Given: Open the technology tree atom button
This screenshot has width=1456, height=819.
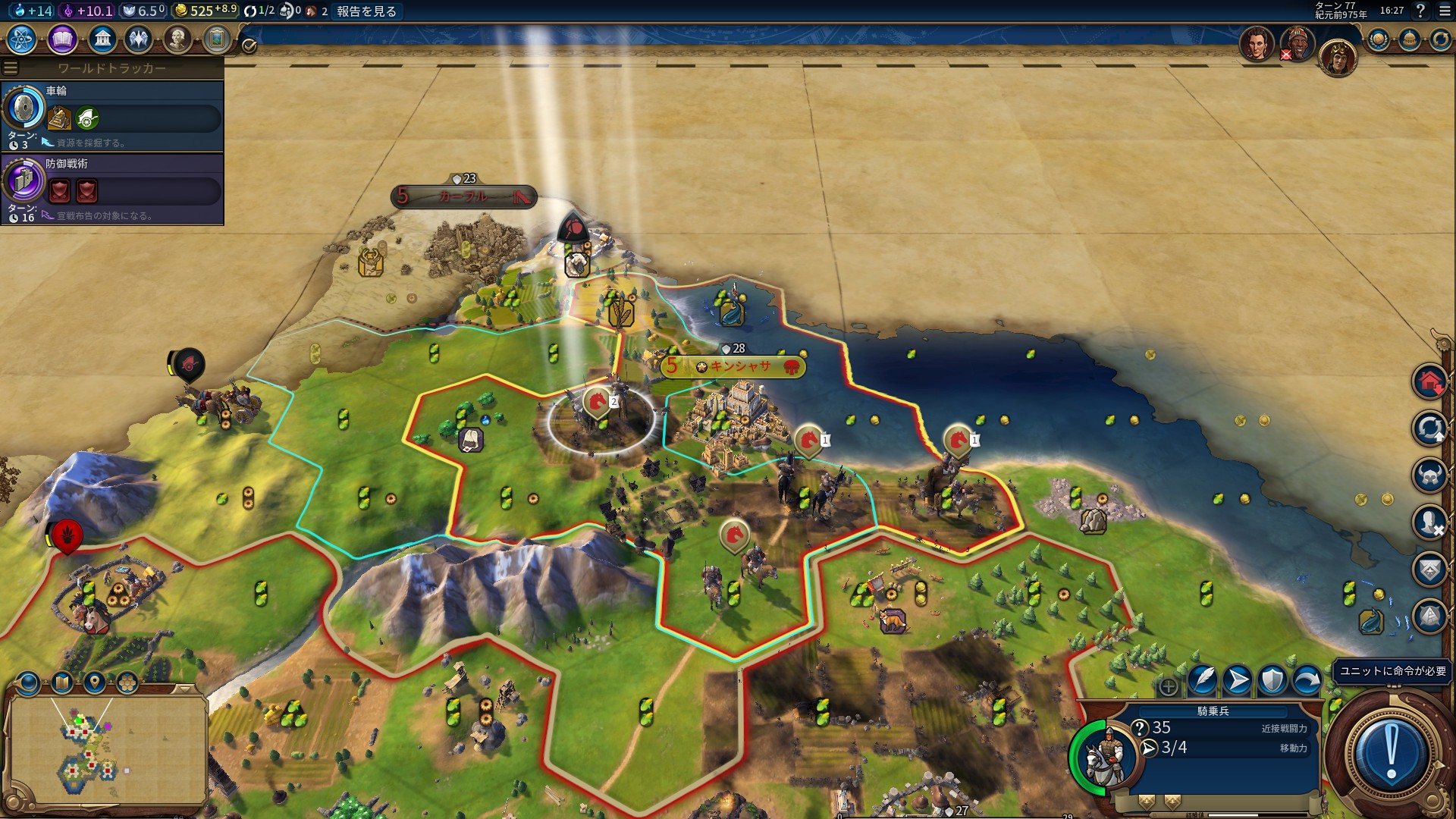Looking at the screenshot, I should [x=22, y=39].
